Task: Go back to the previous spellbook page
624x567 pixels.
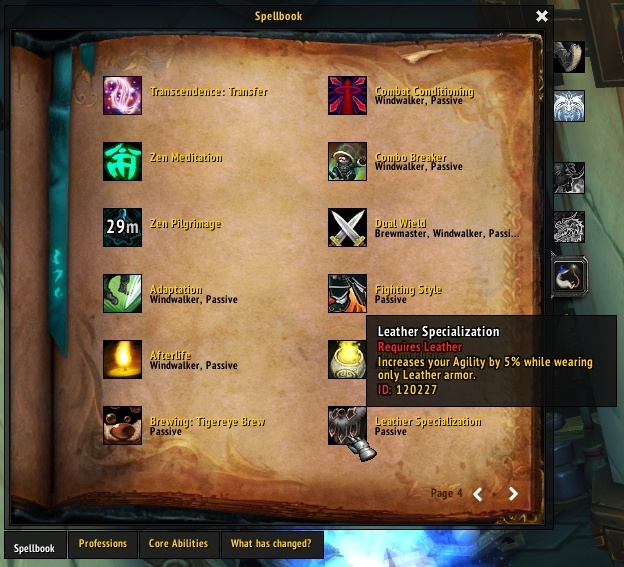Action: coord(478,493)
